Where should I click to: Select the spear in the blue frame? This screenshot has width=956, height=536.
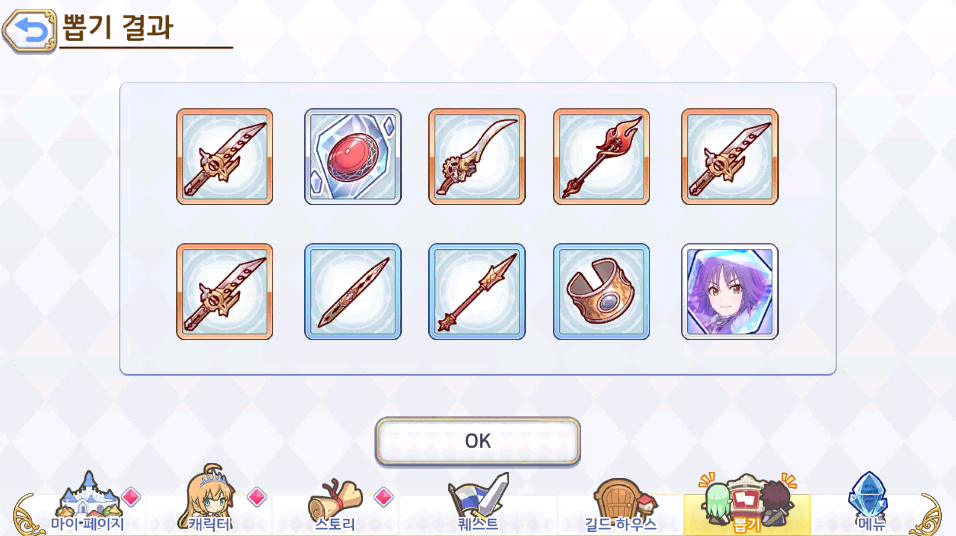tap(477, 292)
